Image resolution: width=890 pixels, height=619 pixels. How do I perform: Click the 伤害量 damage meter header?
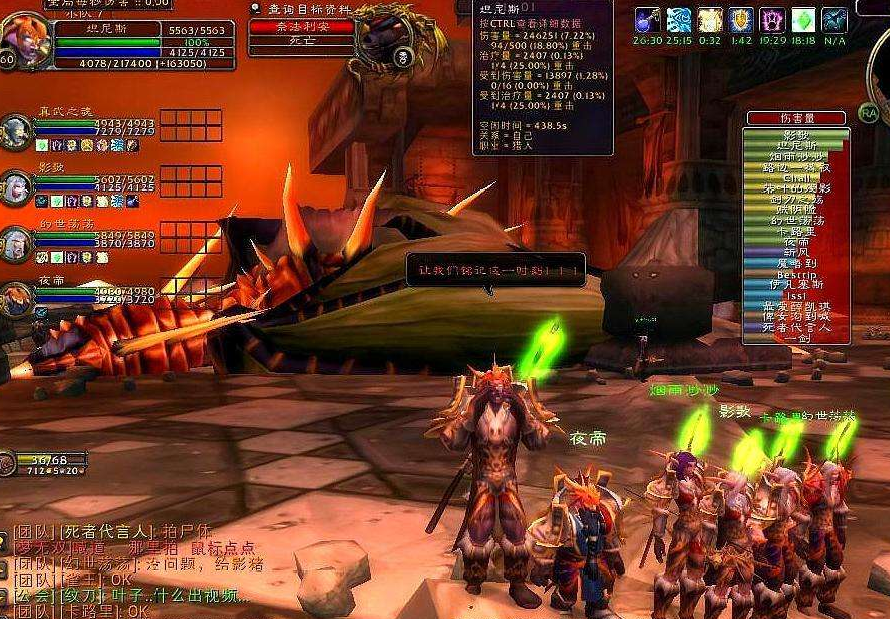pyautogui.click(x=796, y=118)
